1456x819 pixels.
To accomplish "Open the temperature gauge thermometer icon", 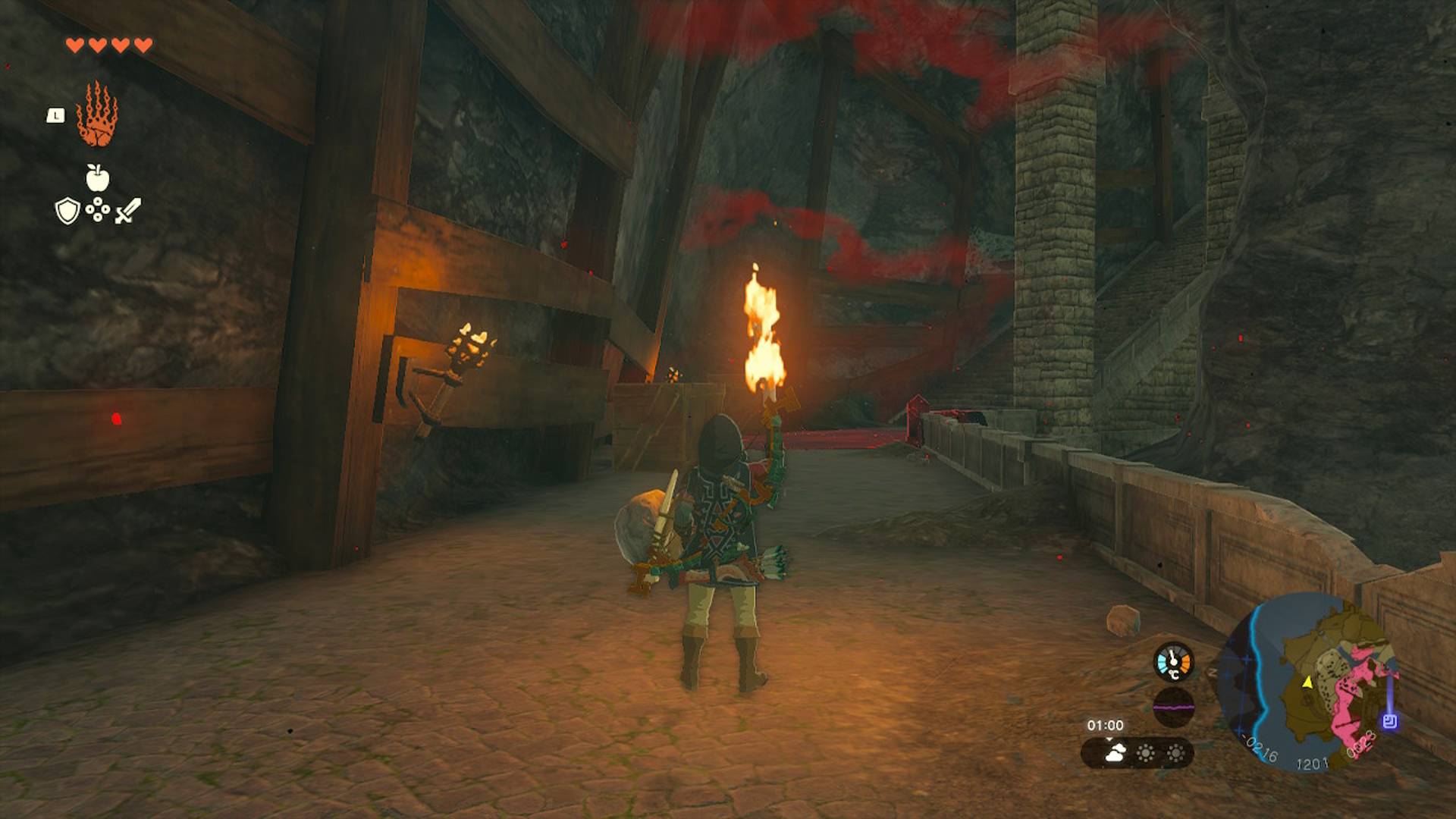I will 1172,661.
